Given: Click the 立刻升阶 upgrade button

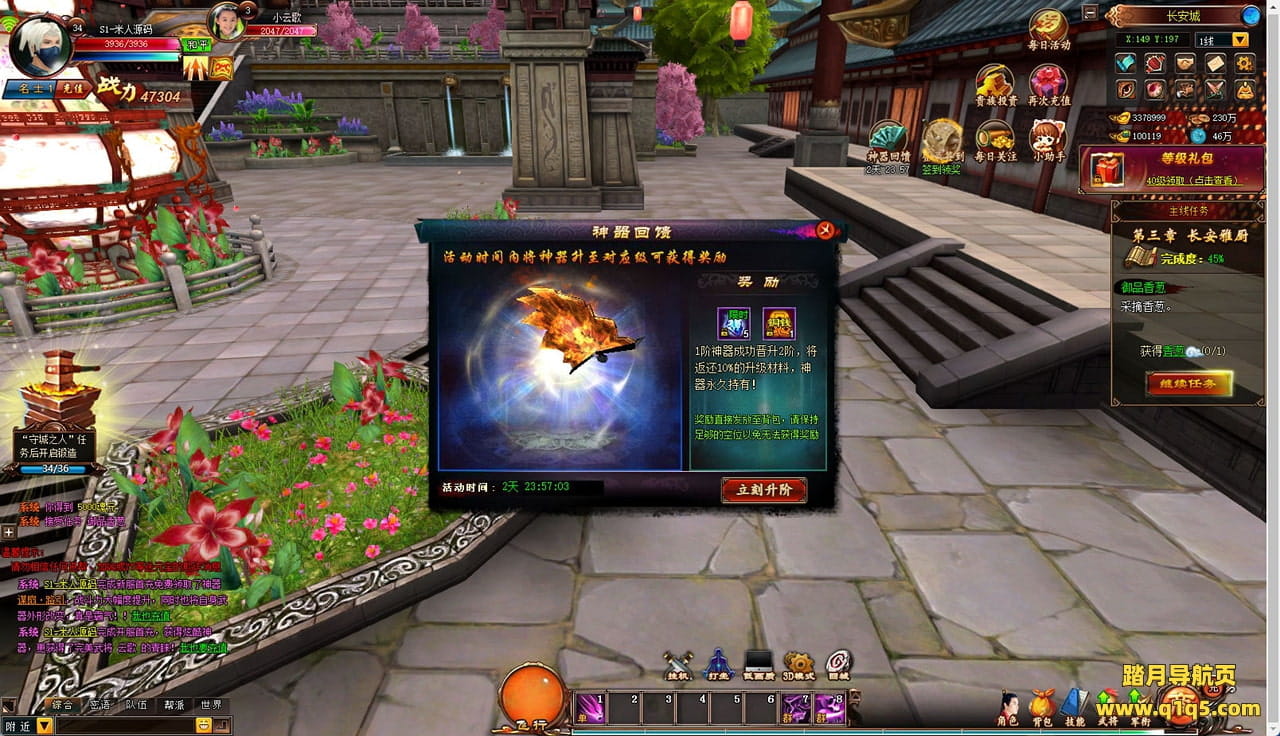Looking at the screenshot, I should [764, 490].
